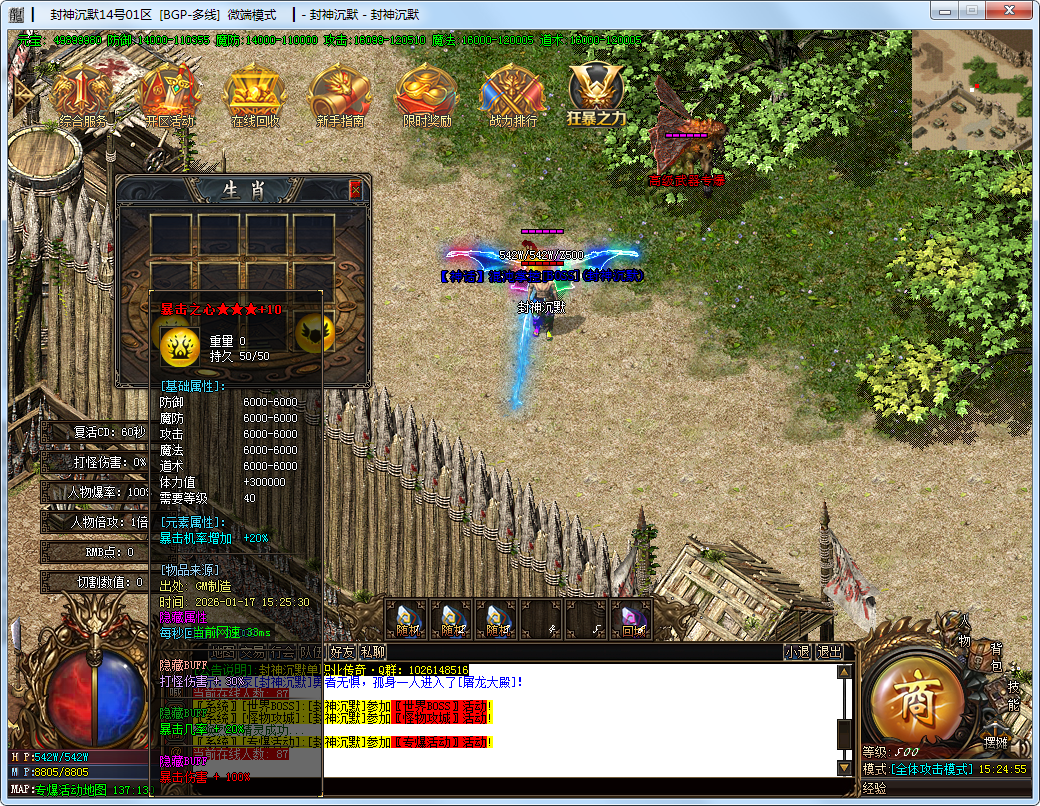Open the 限时奖励 rewards icon
The width and height of the screenshot is (1040, 806).
tap(426, 96)
